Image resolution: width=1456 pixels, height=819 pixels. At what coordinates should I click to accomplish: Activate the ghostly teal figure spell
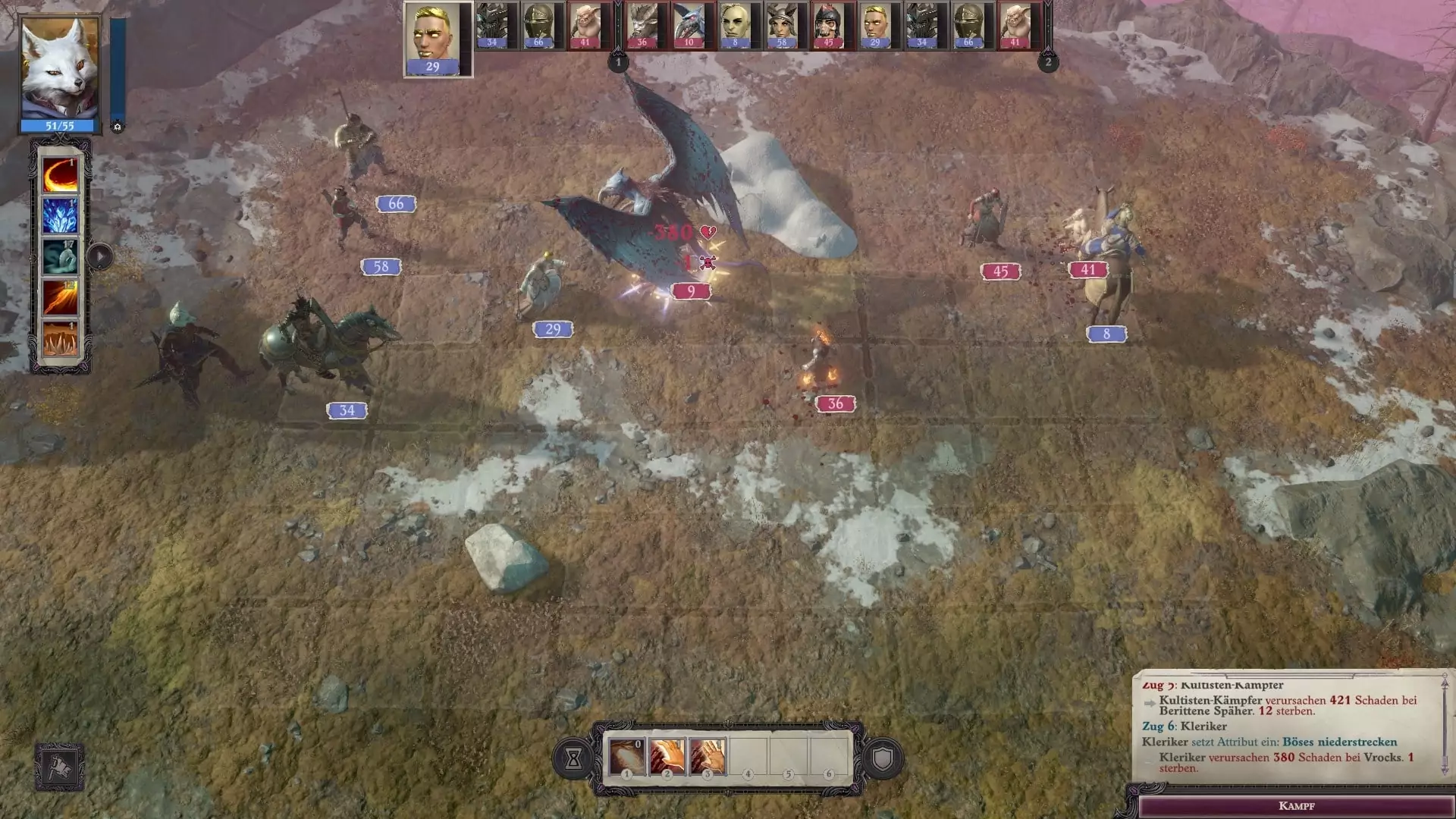tap(60, 257)
